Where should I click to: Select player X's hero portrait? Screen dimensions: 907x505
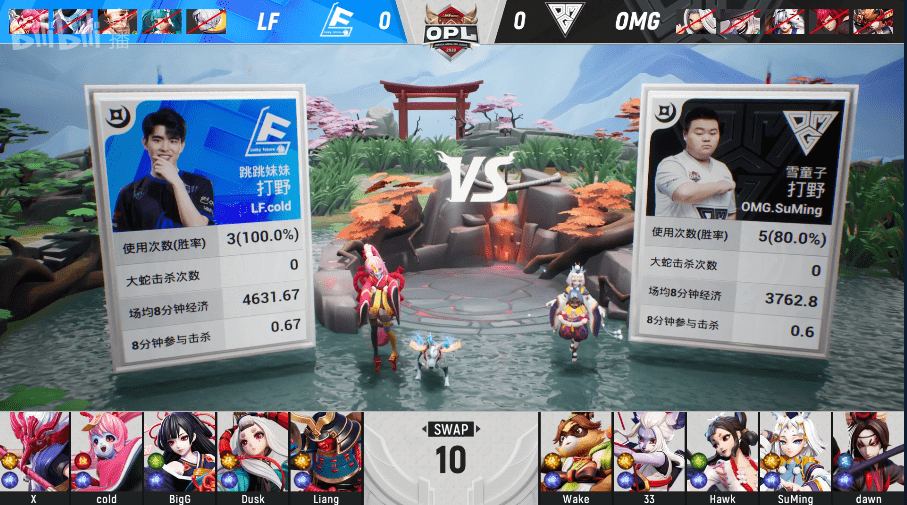35,451
